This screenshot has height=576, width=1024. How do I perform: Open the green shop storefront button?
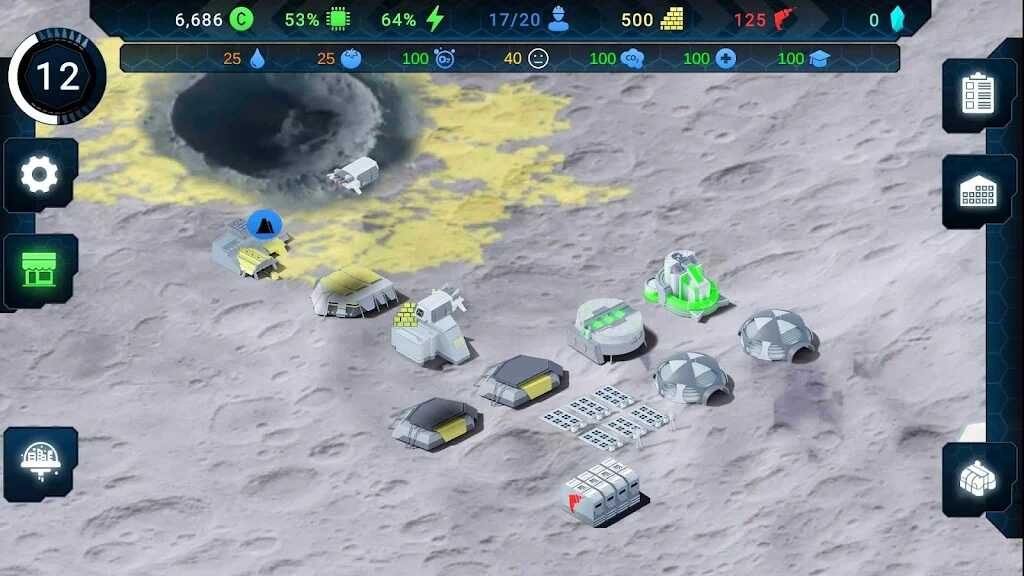[x=40, y=269]
